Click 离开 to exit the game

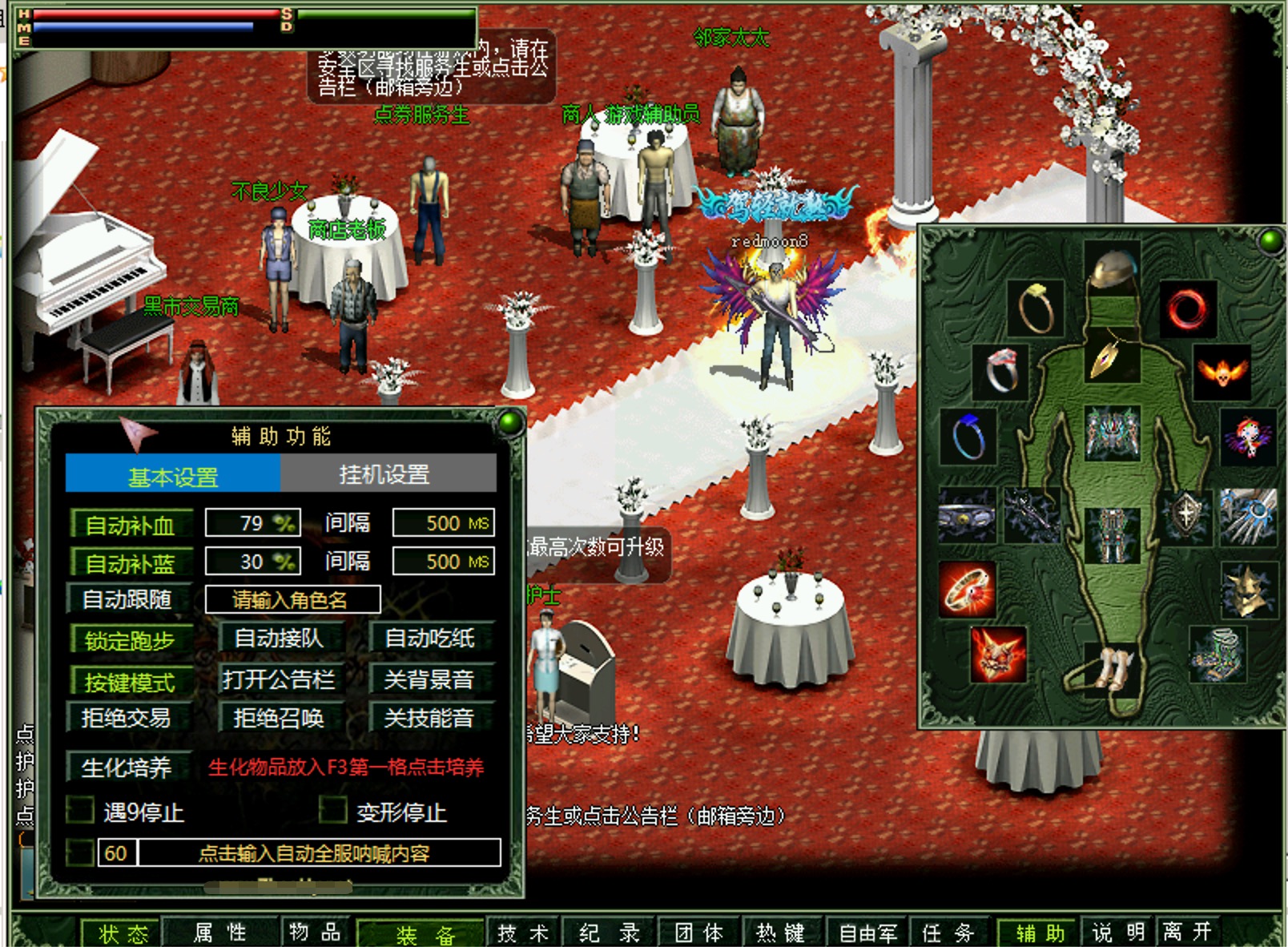[1188, 933]
